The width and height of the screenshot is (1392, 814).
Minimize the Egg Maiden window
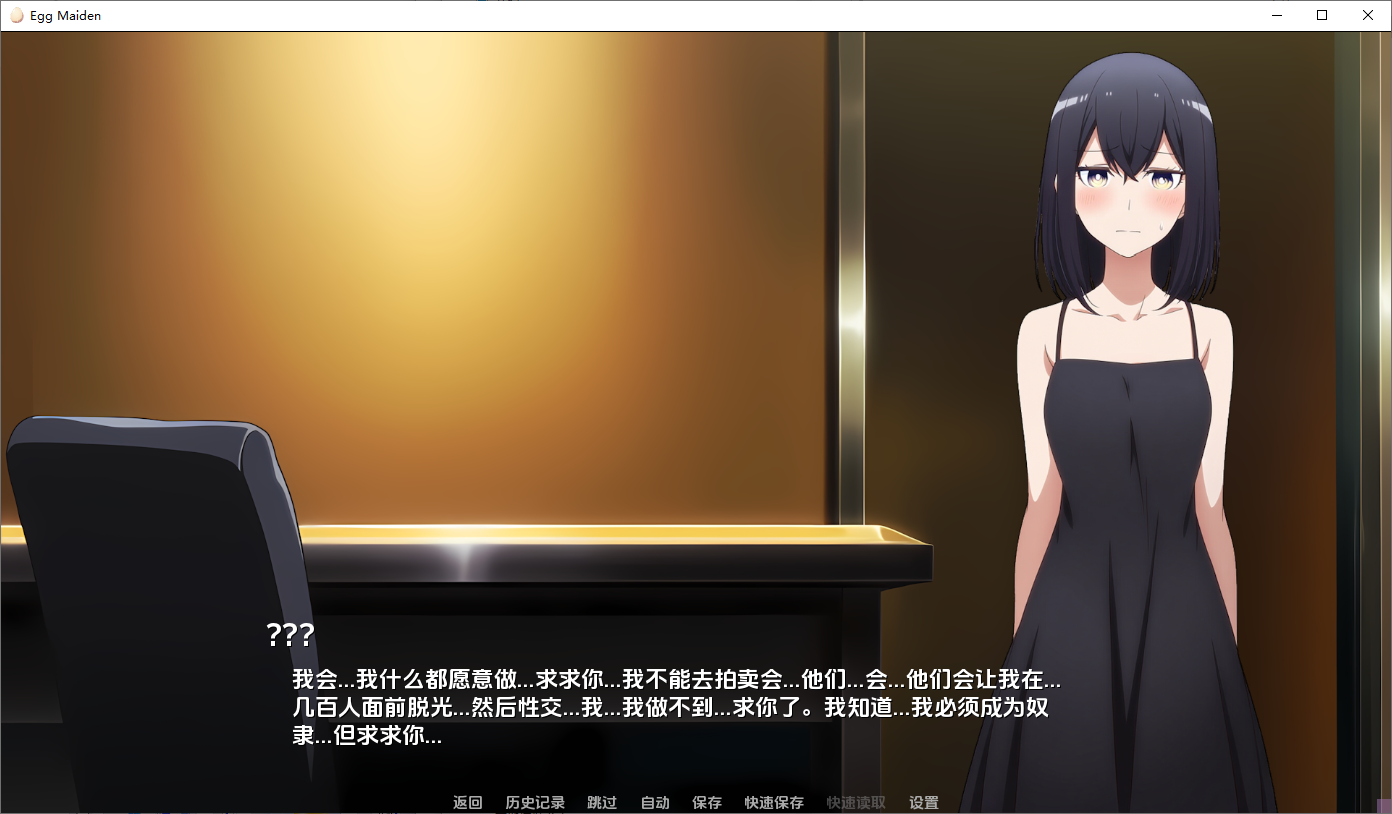coord(1276,15)
